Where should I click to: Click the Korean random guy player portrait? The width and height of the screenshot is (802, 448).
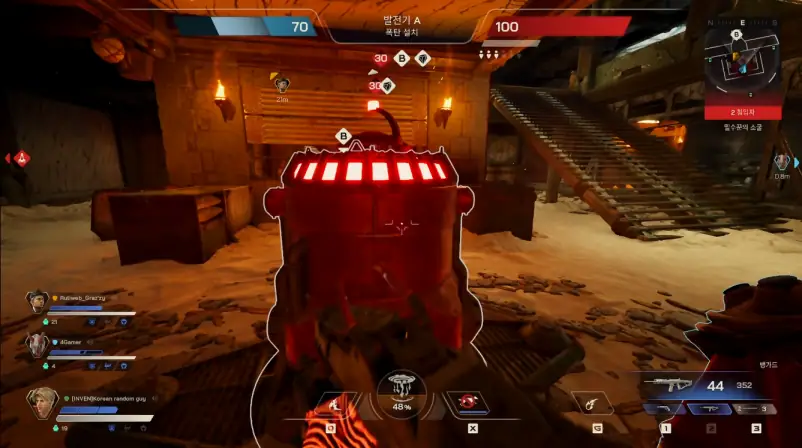pos(42,402)
